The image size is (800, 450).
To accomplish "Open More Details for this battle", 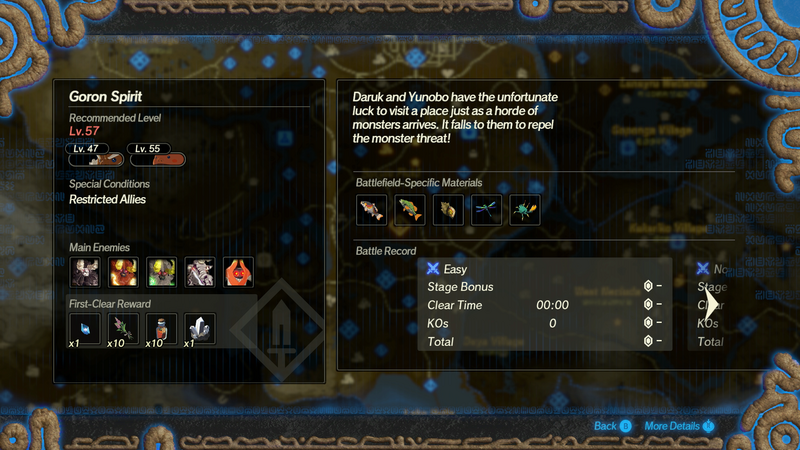I will [679, 426].
